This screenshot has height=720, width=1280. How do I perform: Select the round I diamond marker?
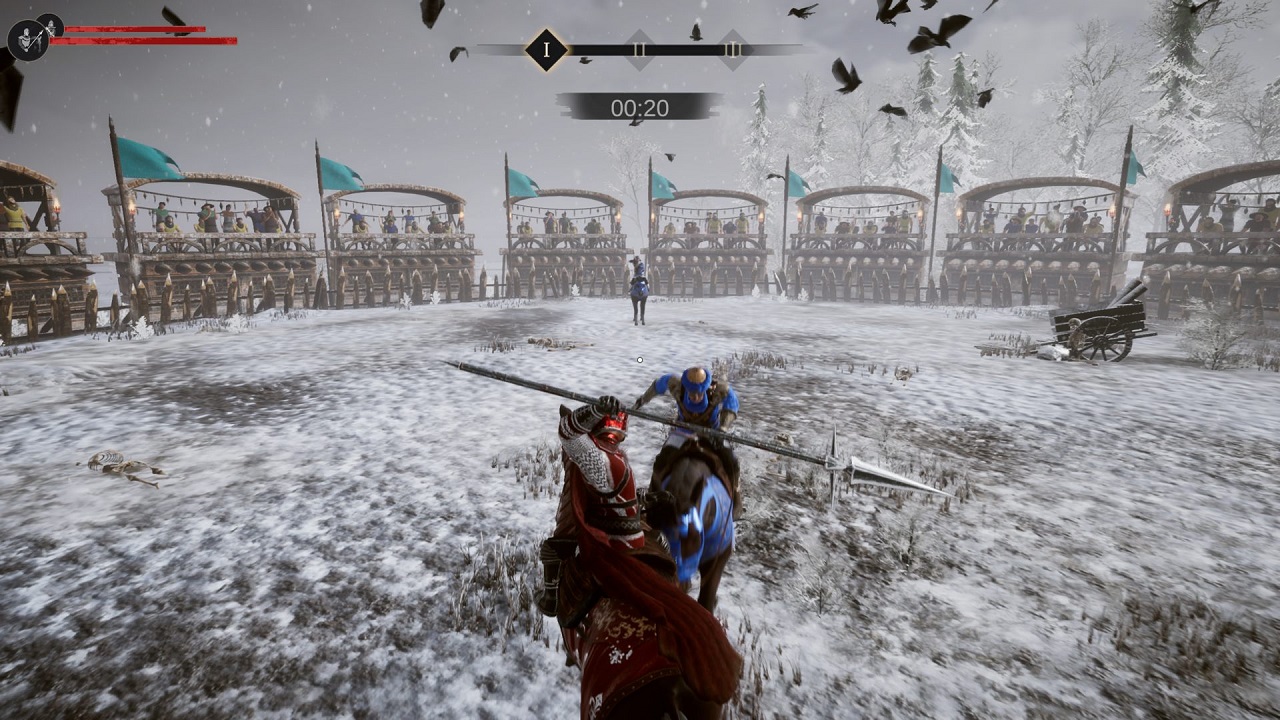tap(546, 50)
